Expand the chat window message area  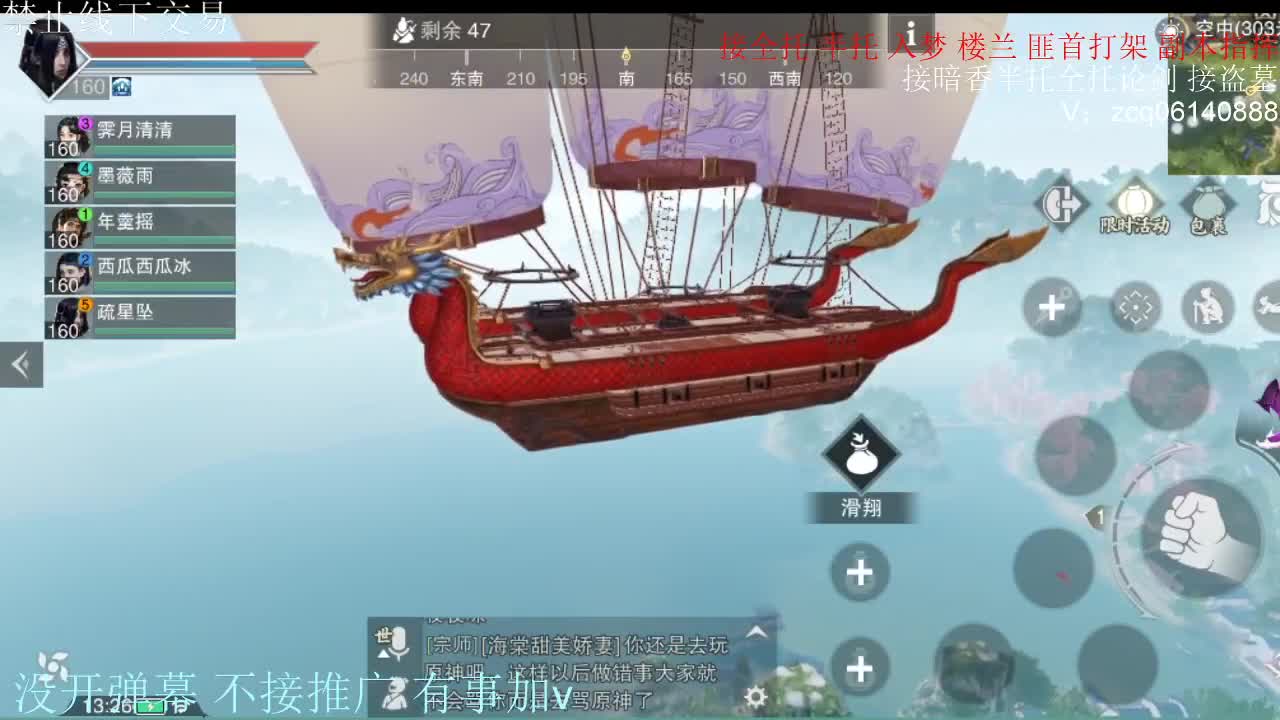click(756, 630)
